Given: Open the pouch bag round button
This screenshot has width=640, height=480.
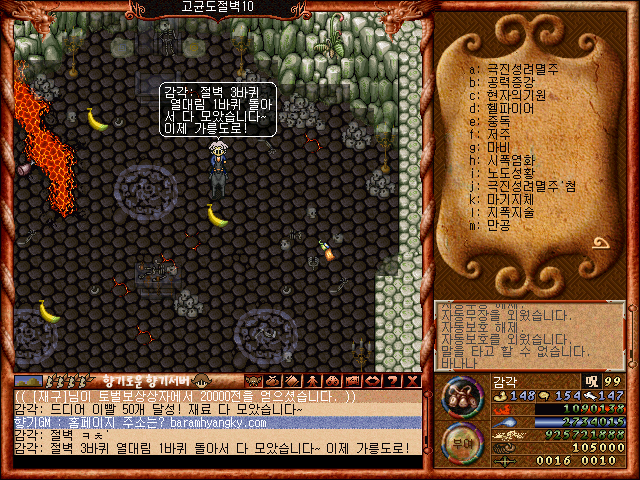Looking at the screenshot, I should pos(463,397).
